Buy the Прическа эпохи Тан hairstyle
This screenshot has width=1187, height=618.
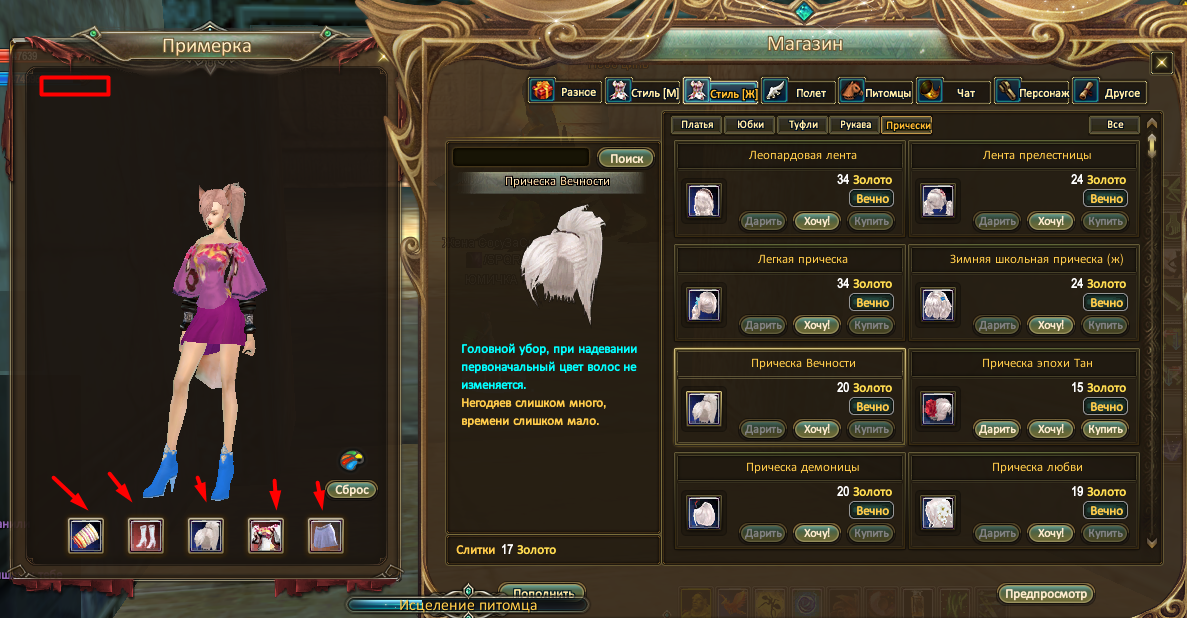pos(1106,429)
